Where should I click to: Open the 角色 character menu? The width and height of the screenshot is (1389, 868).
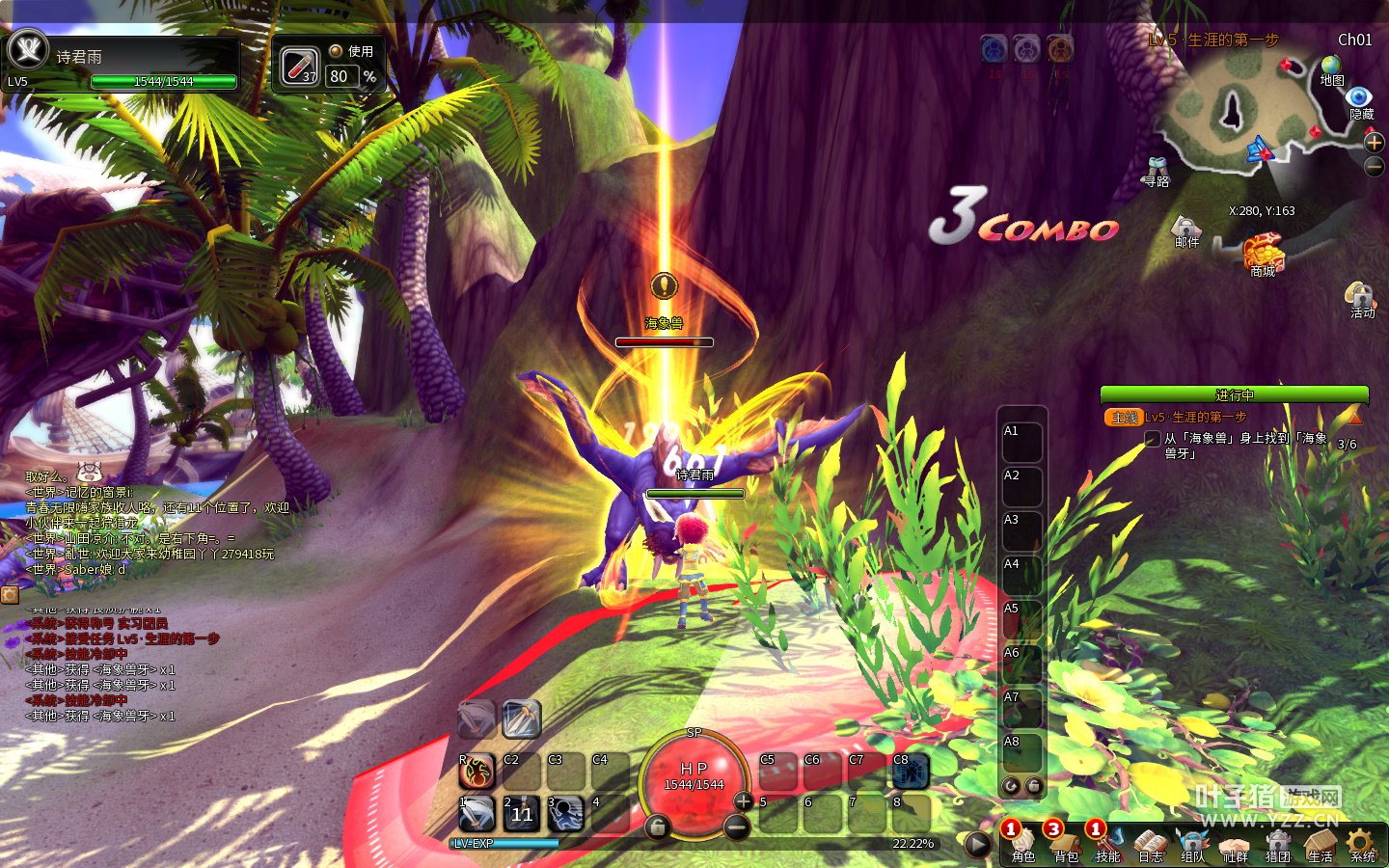click(1022, 843)
